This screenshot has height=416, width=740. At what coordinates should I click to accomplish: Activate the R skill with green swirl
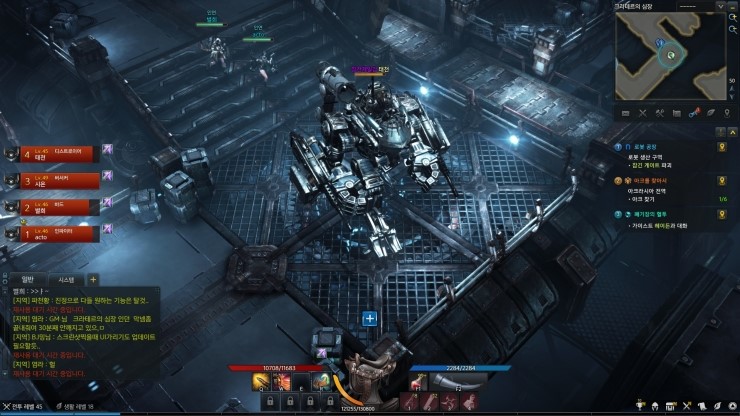(320, 382)
